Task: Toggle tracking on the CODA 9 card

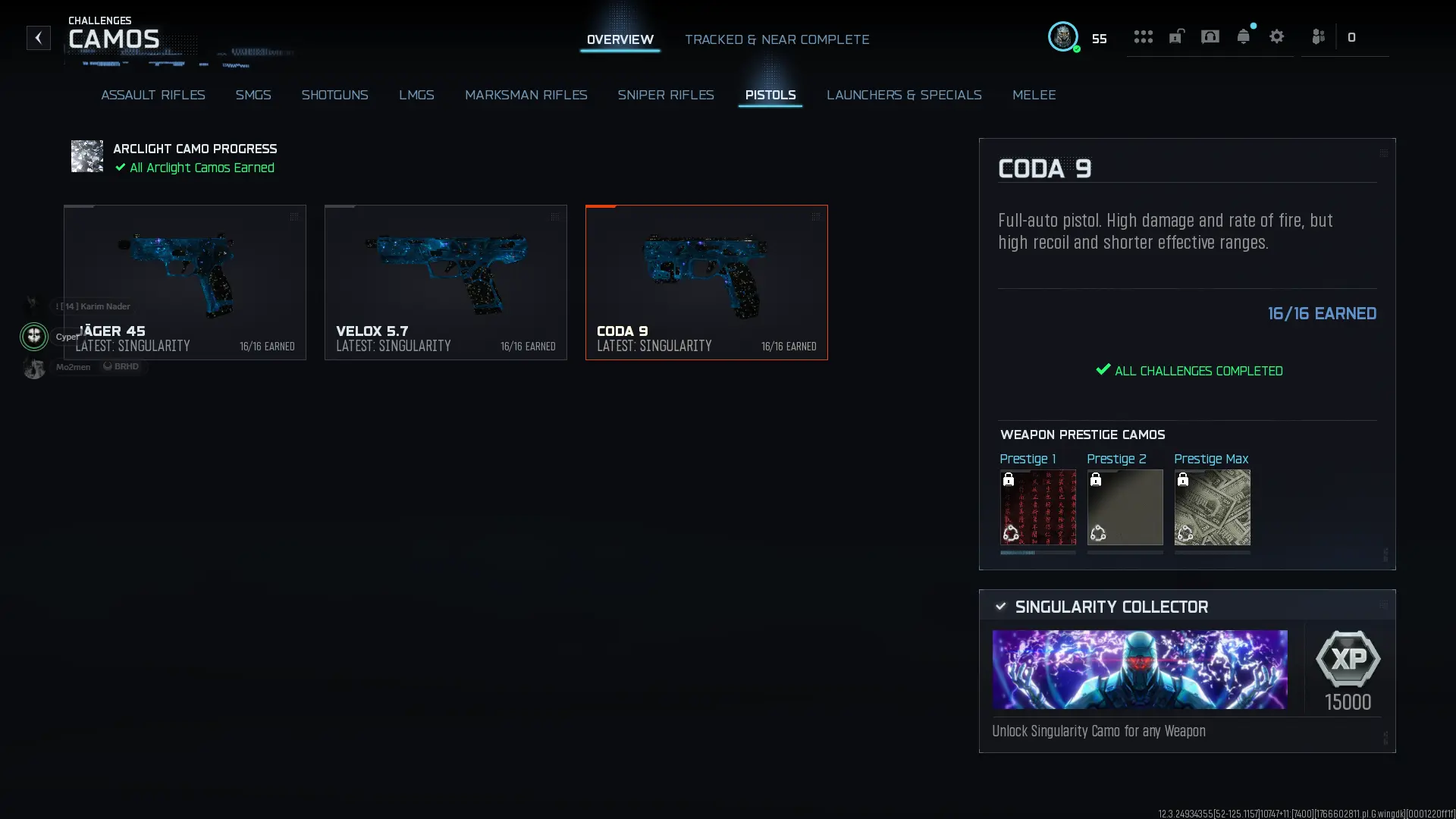Action: (x=817, y=217)
